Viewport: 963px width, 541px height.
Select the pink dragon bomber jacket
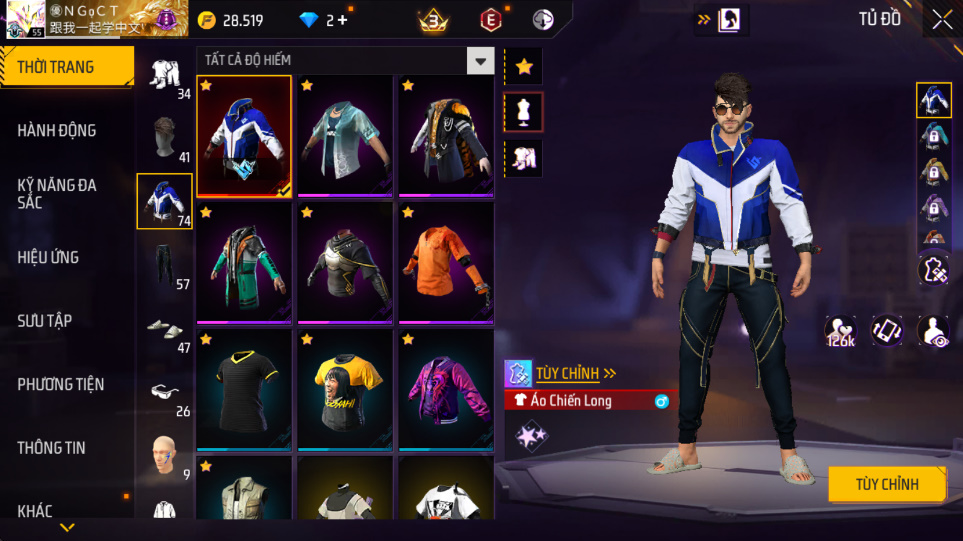446,389
